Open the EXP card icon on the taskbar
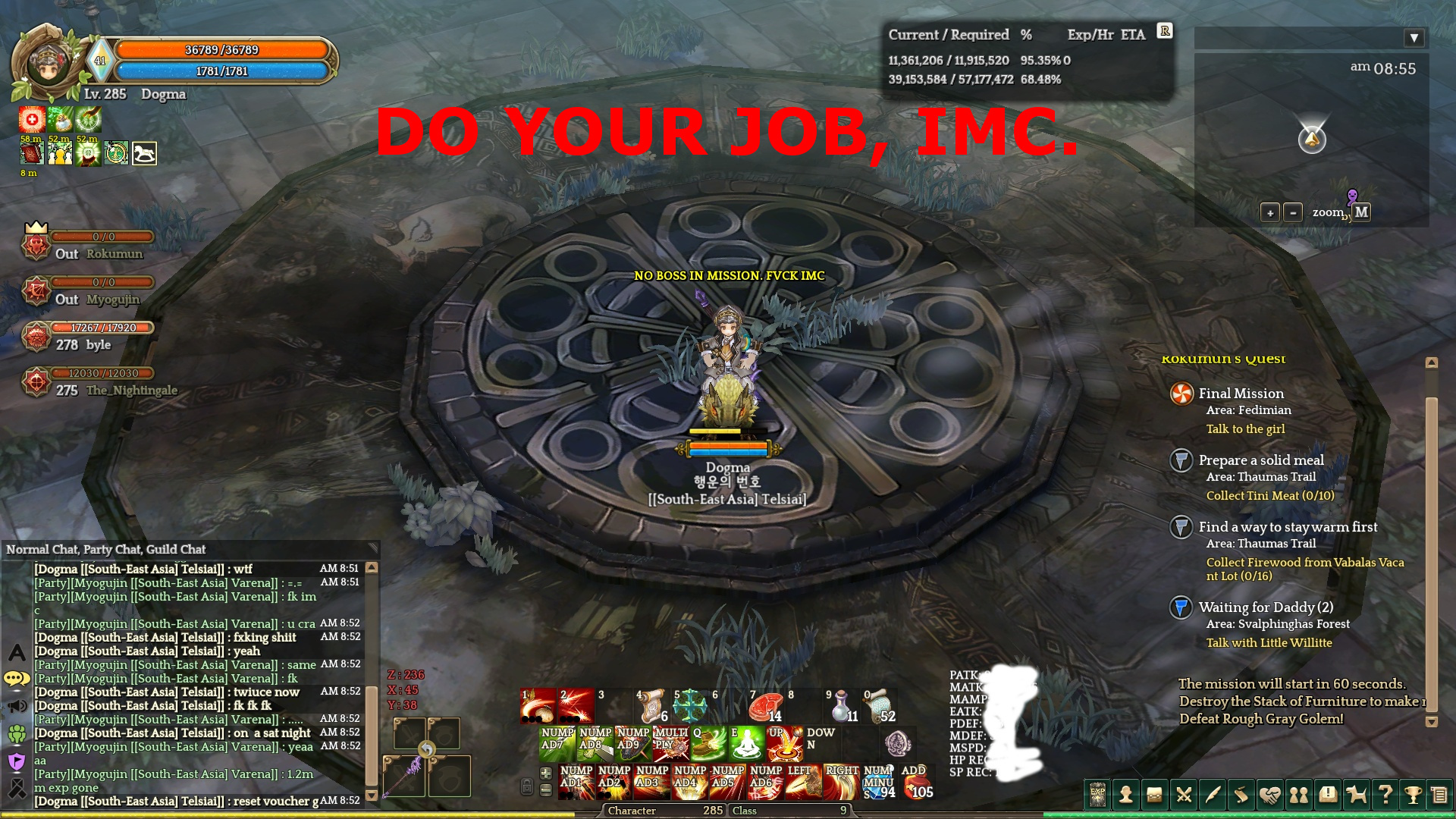The height and width of the screenshot is (819, 1456). (x=1096, y=795)
